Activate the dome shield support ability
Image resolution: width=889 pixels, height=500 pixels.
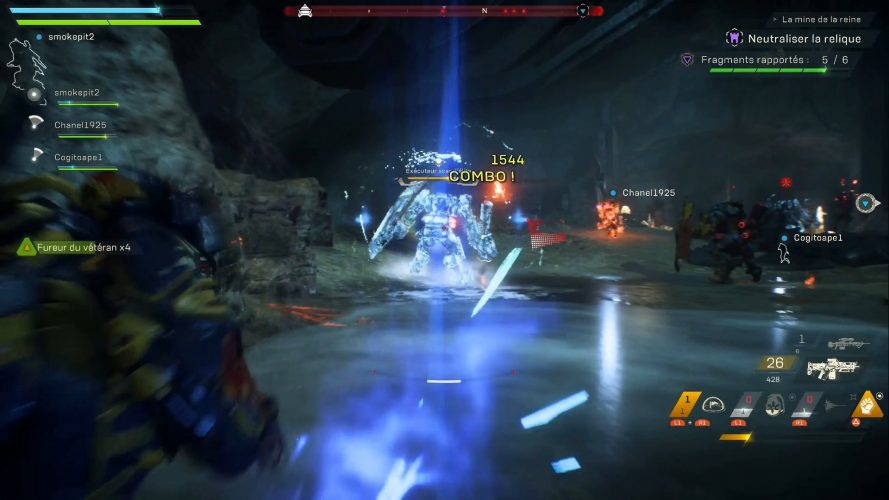click(714, 404)
